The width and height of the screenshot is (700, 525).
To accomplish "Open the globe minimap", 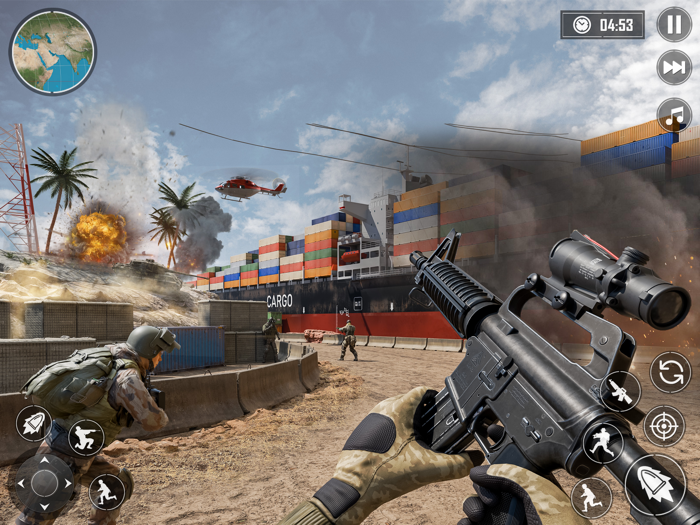I will 52,52.
